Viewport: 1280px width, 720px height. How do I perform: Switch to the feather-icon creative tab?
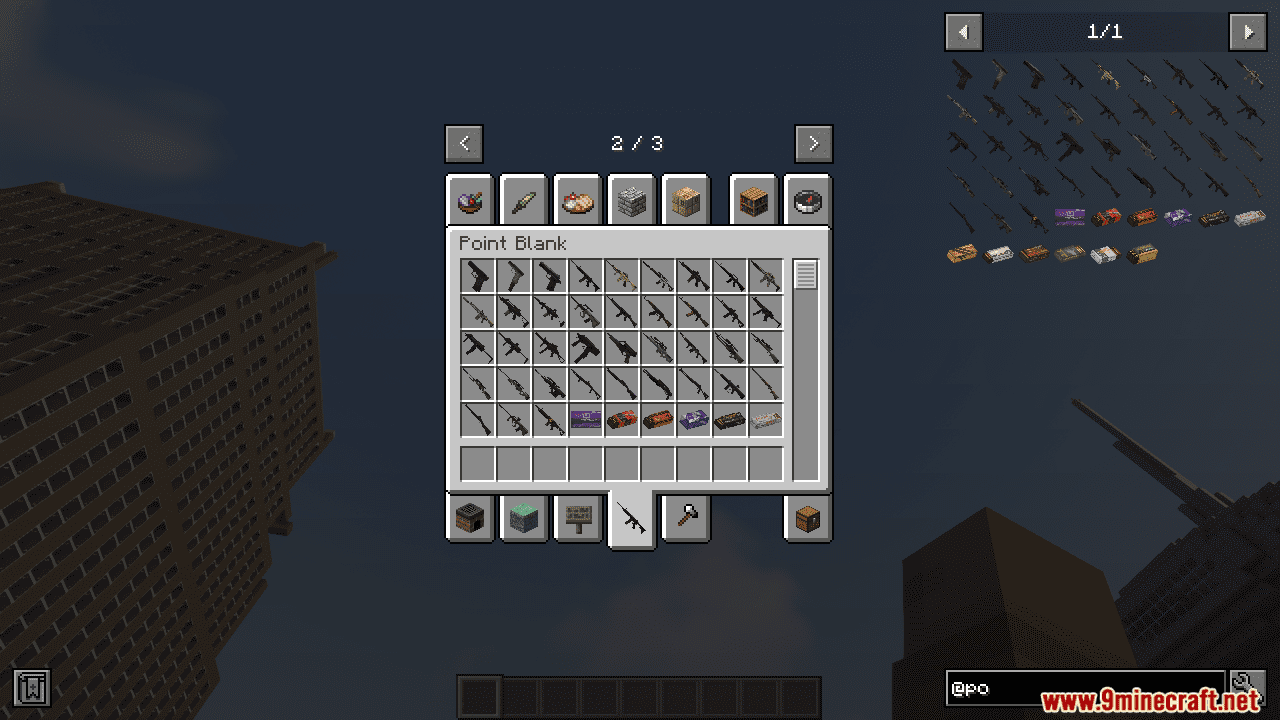[x=524, y=201]
